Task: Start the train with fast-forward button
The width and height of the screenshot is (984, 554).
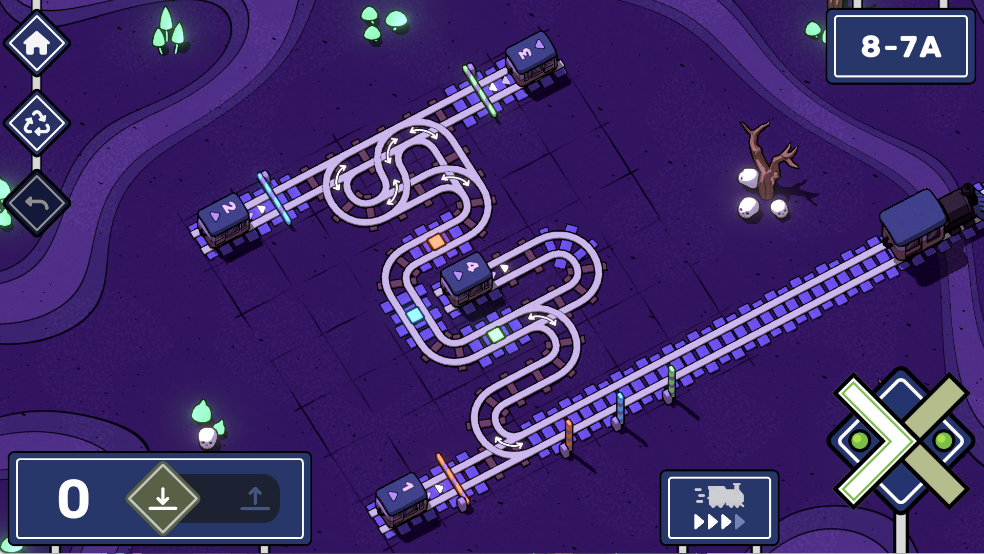Action: (x=719, y=507)
